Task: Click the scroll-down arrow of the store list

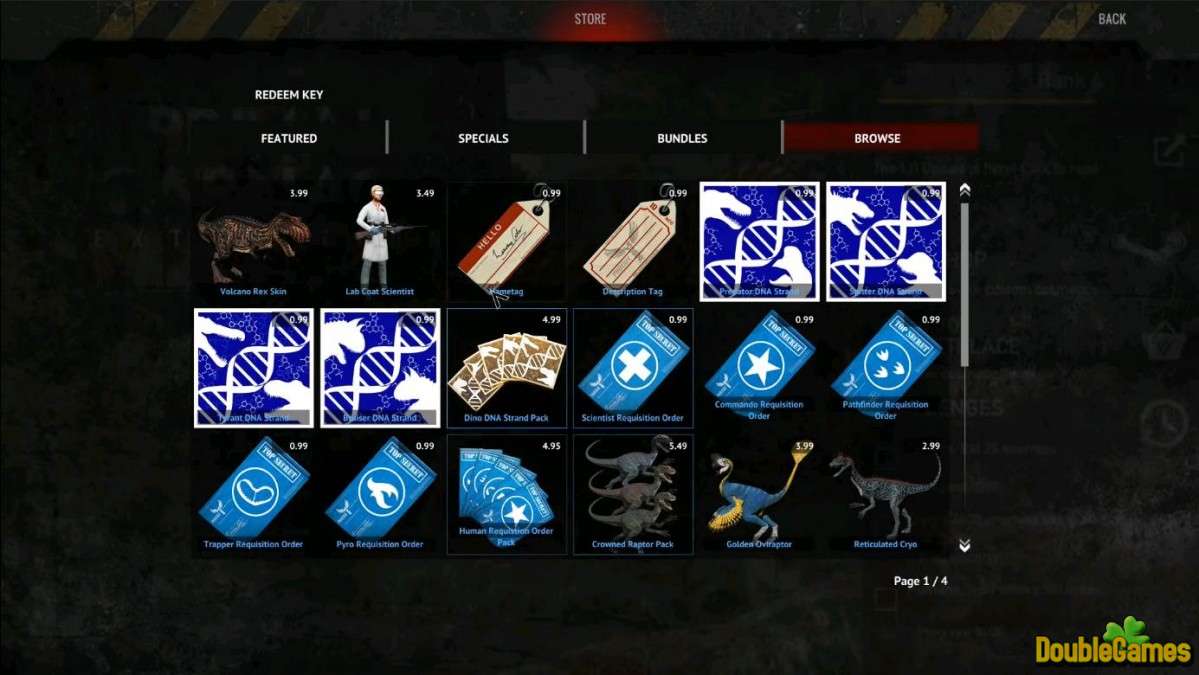Action: 964,545
